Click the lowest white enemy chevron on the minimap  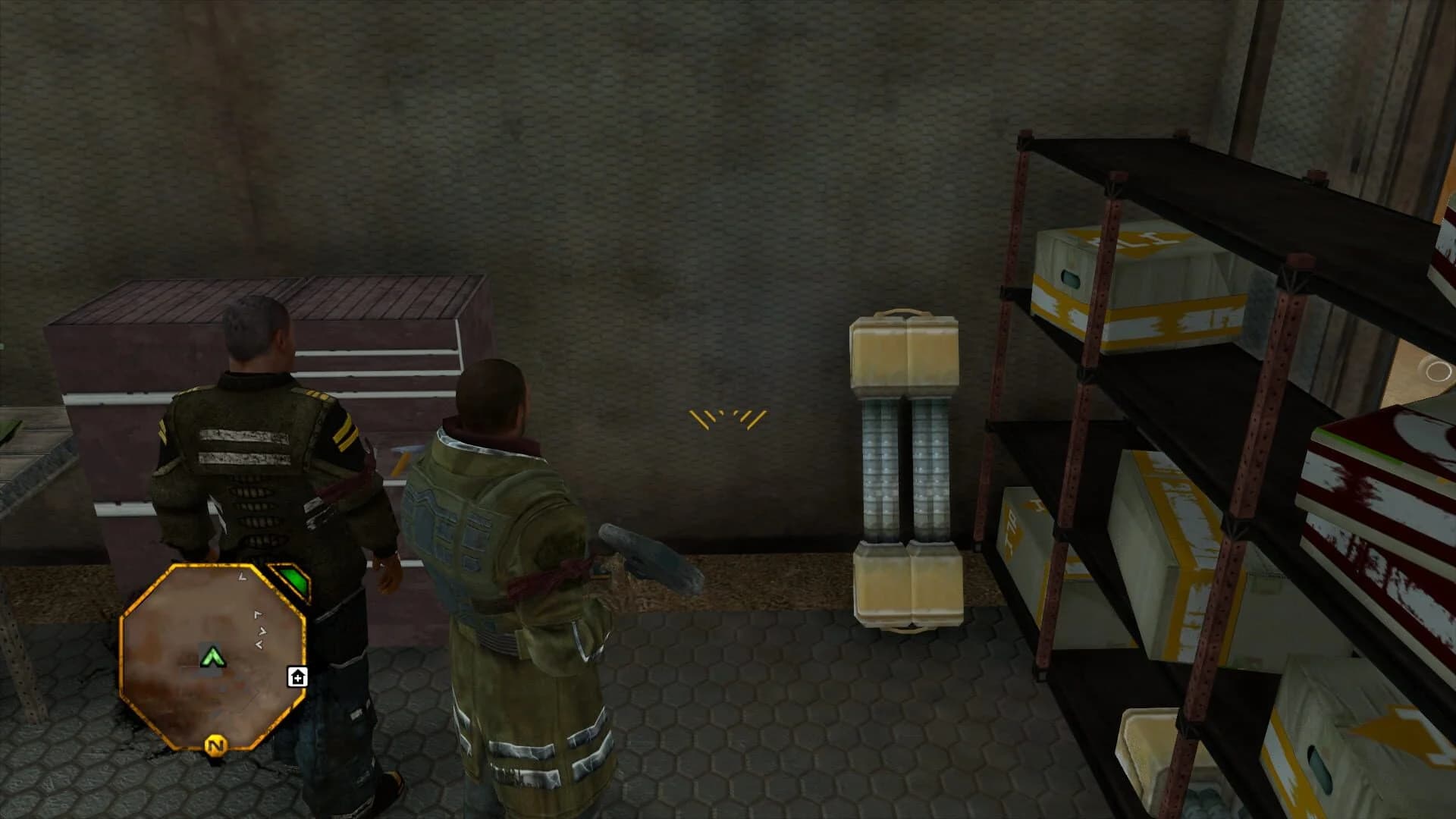click(x=260, y=644)
